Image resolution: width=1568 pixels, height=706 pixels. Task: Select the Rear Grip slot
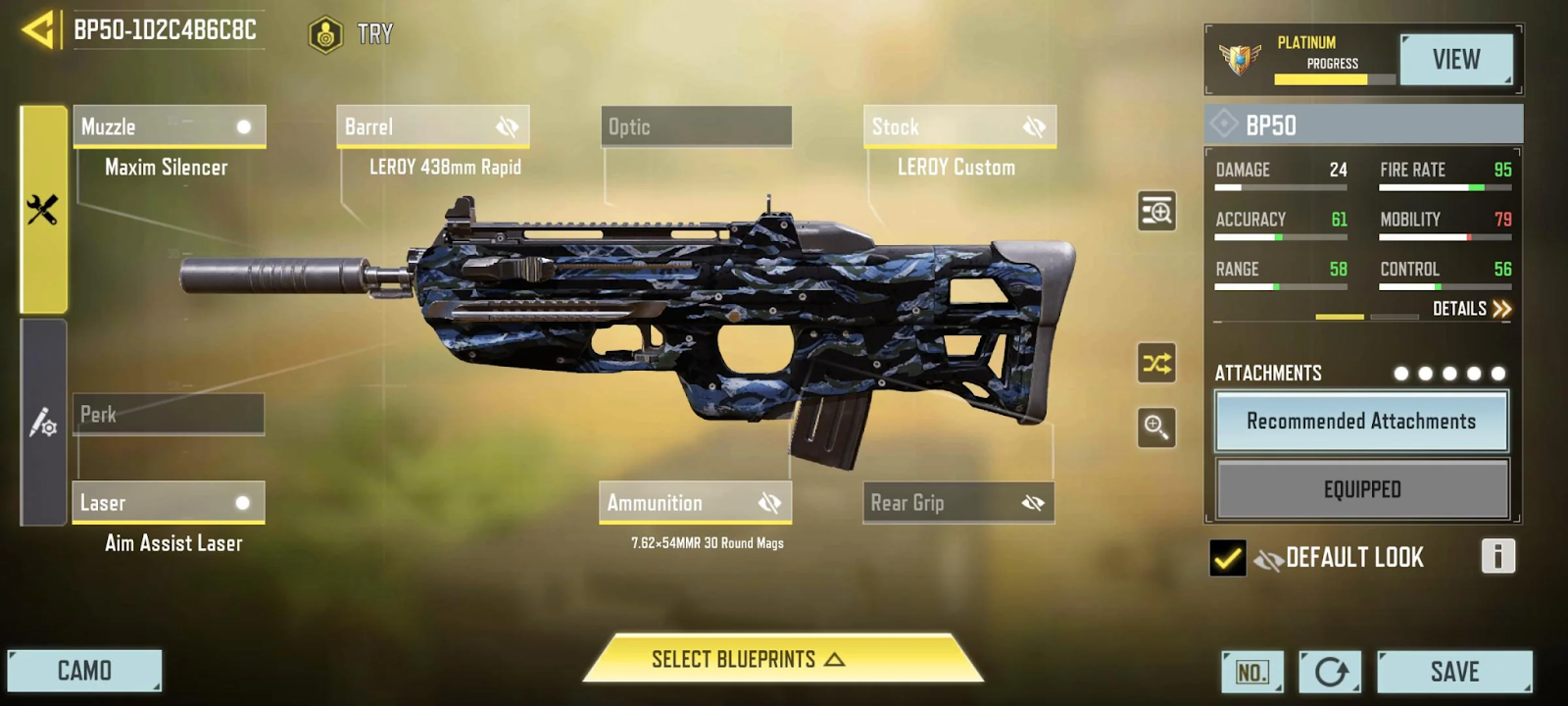[x=958, y=502]
